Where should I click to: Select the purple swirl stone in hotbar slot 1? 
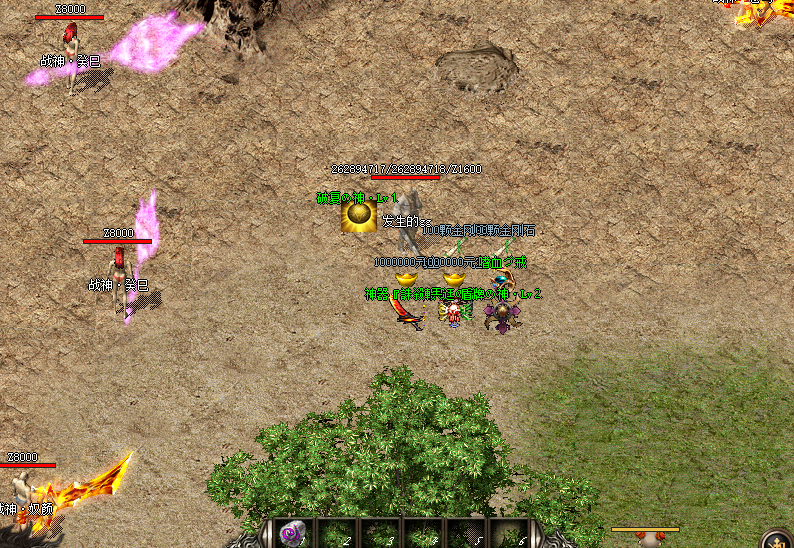[x=292, y=534]
